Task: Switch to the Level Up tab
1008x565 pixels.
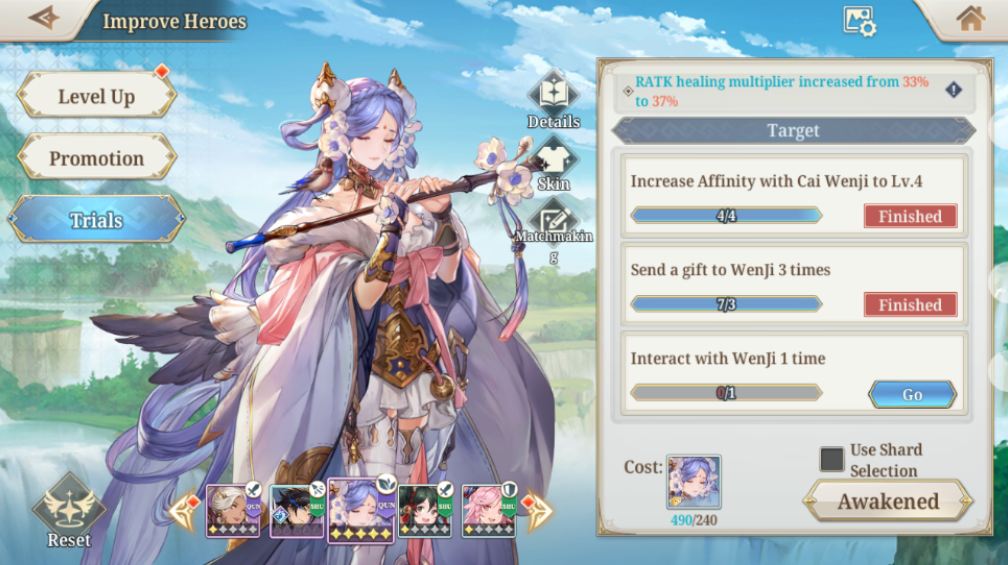Action: point(96,96)
